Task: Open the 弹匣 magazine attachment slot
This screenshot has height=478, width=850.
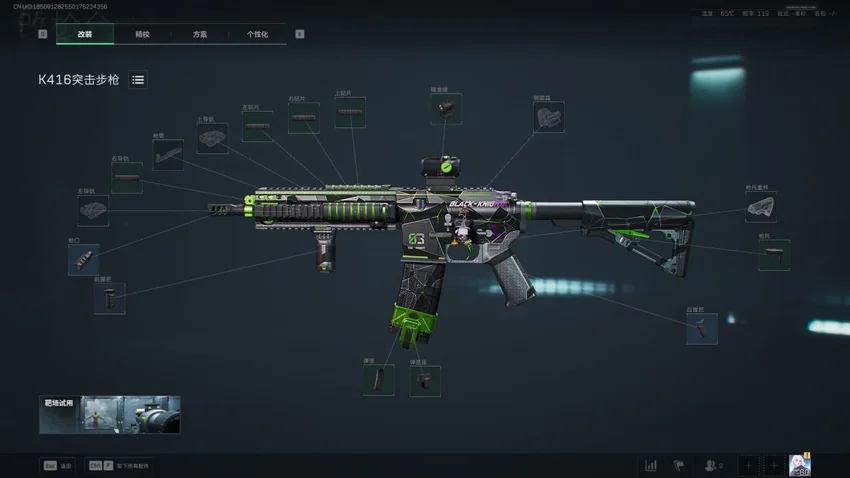Action: pos(378,380)
